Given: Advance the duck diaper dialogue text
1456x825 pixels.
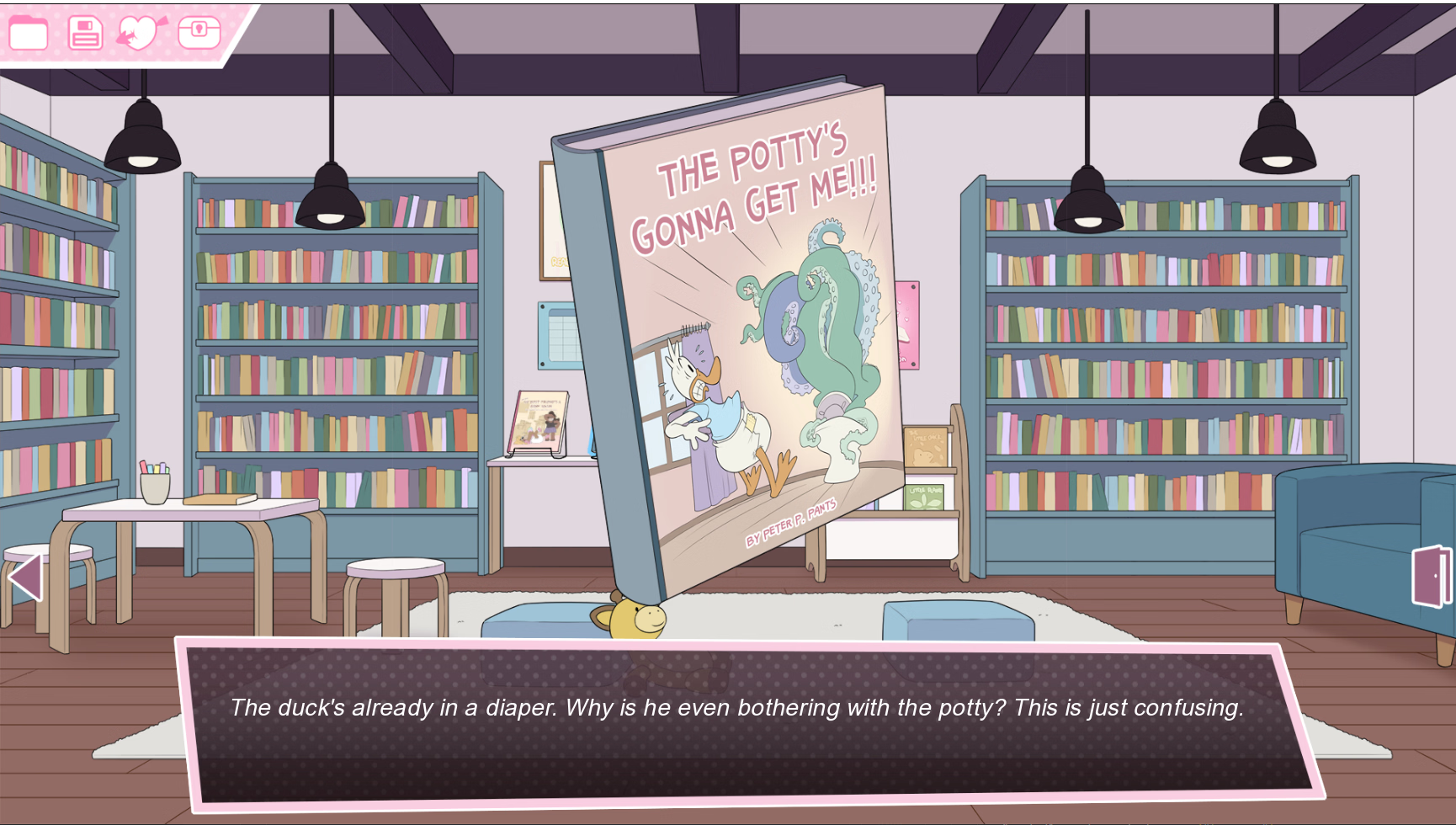Looking at the screenshot, I should coord(736,722).
